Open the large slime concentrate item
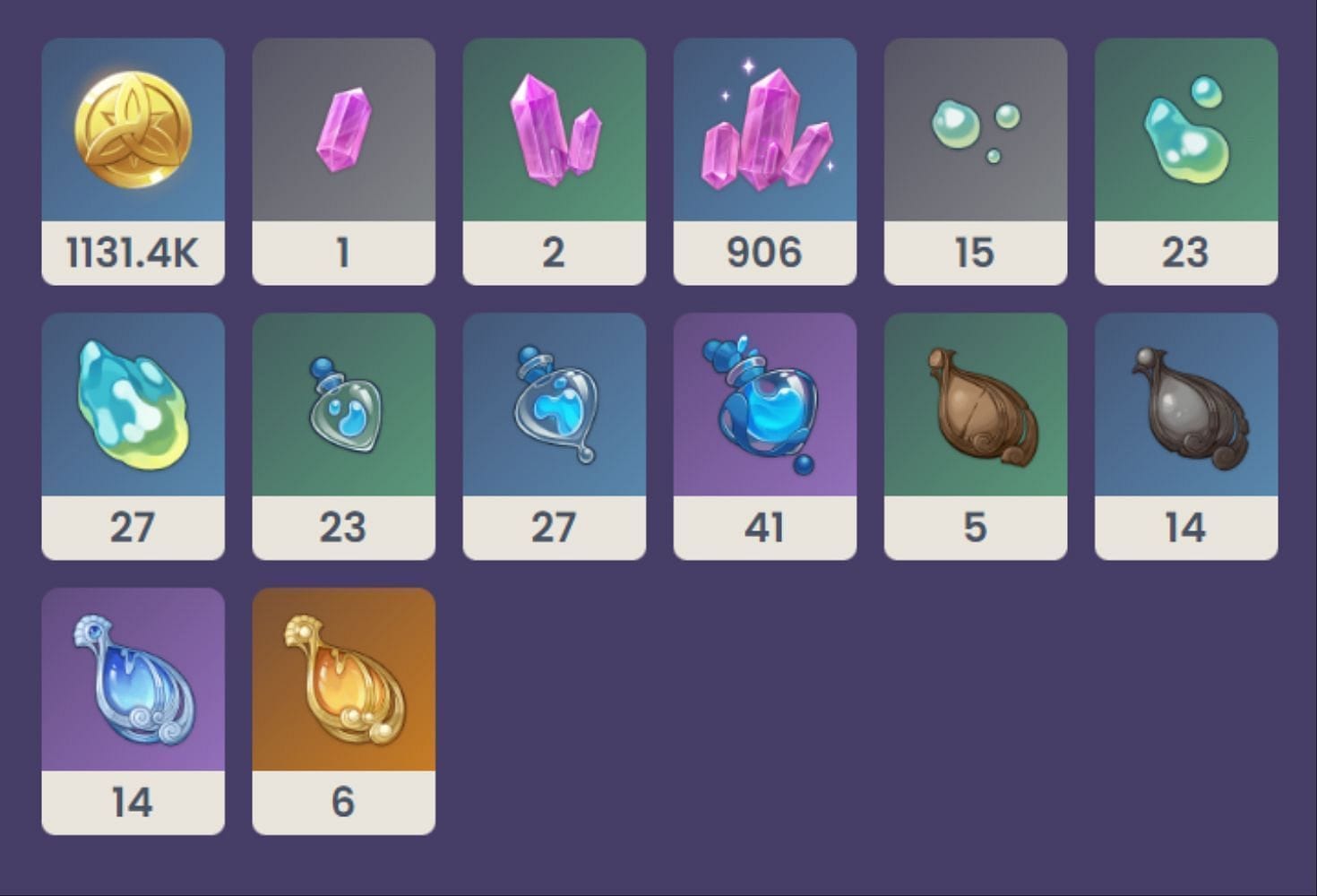 pos(132,412)
